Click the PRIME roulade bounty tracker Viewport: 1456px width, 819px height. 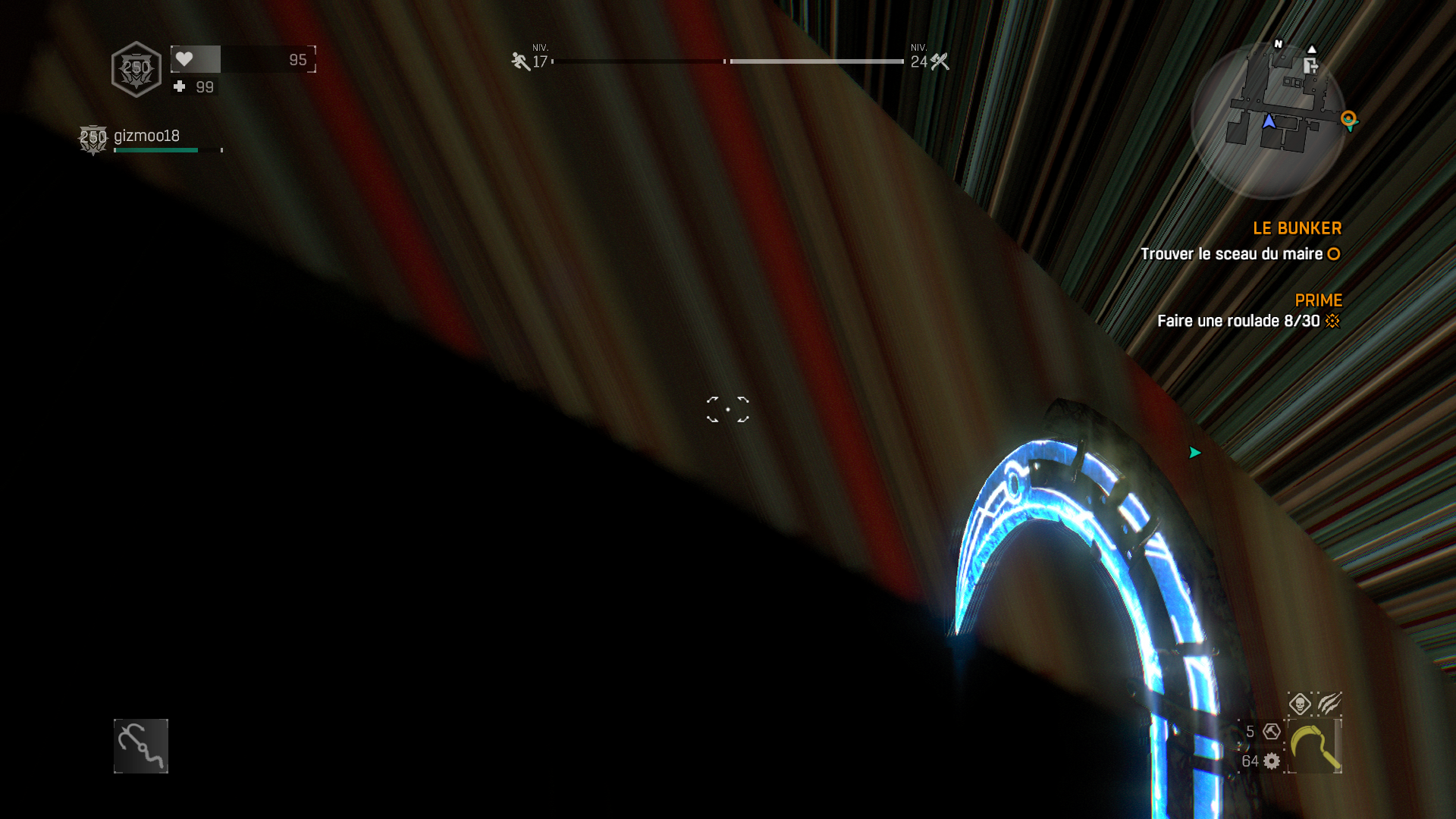(1248, 321)
